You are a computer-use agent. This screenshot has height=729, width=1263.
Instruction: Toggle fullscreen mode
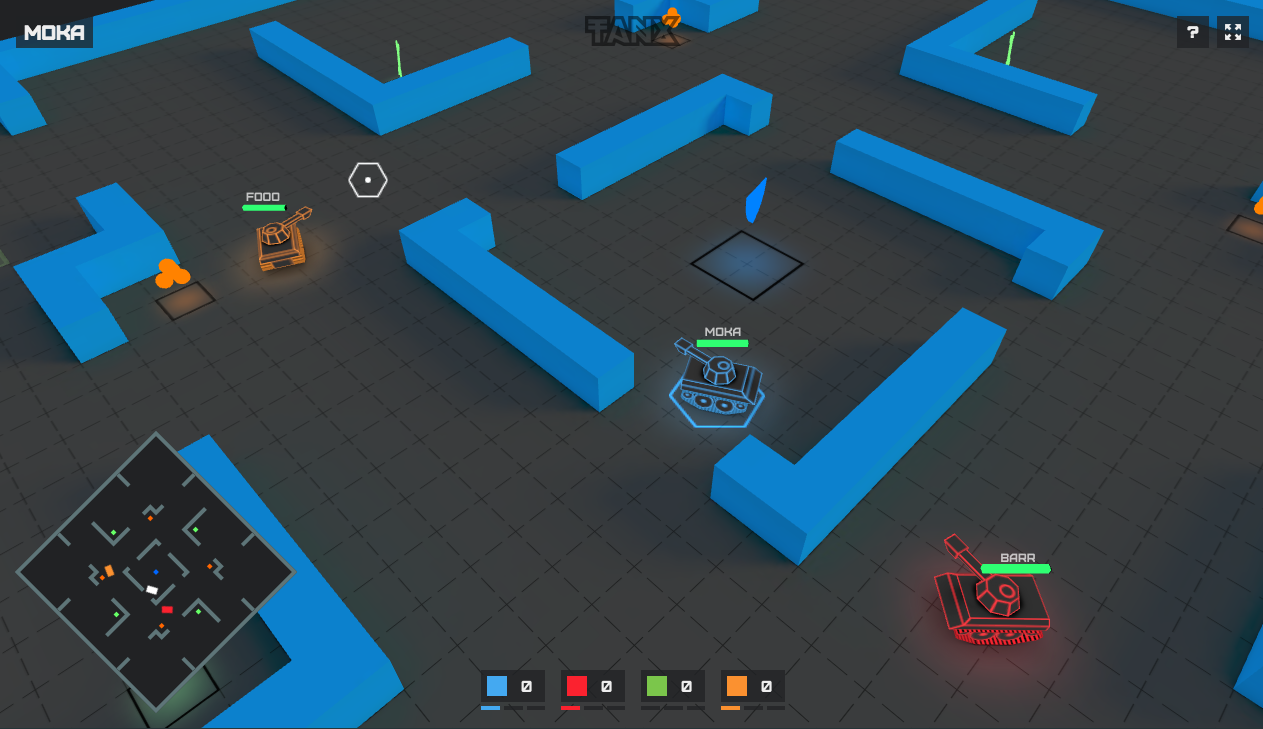coord(1233,32)
